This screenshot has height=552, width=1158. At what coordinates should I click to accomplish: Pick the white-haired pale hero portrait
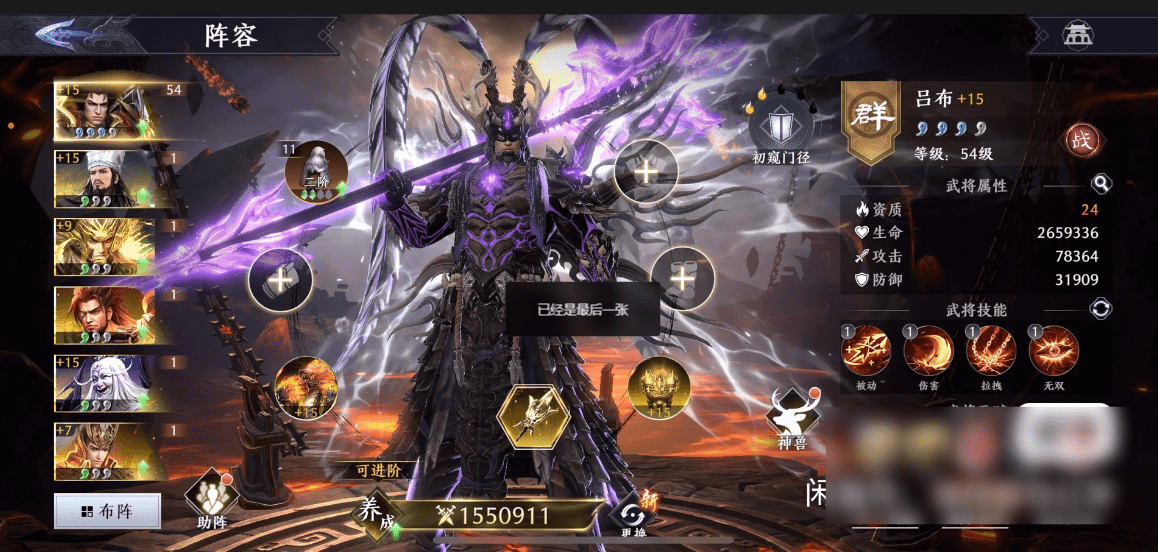(105, 383)
